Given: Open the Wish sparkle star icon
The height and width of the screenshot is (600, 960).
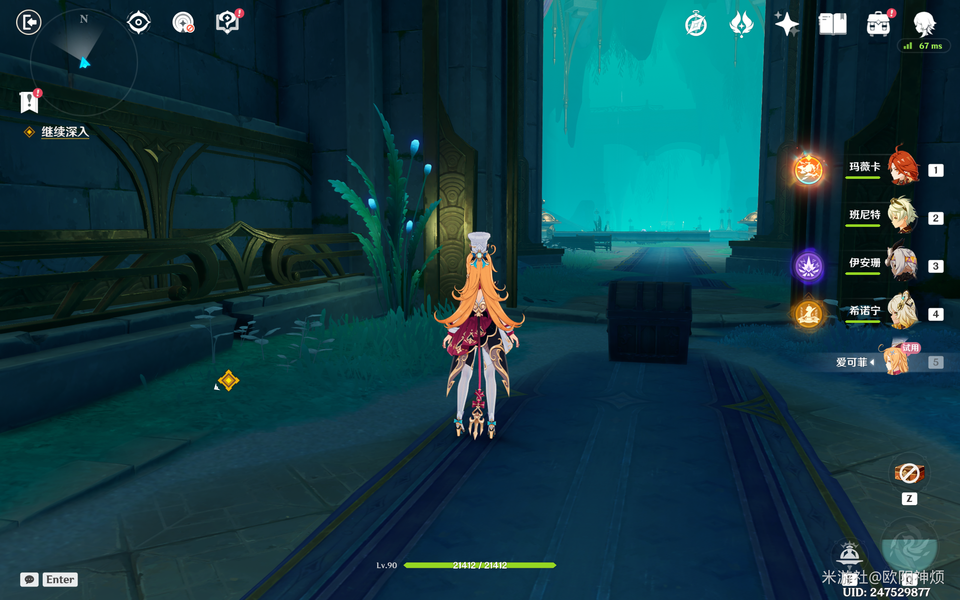Looking at the screenshot, I should point(787,24).
